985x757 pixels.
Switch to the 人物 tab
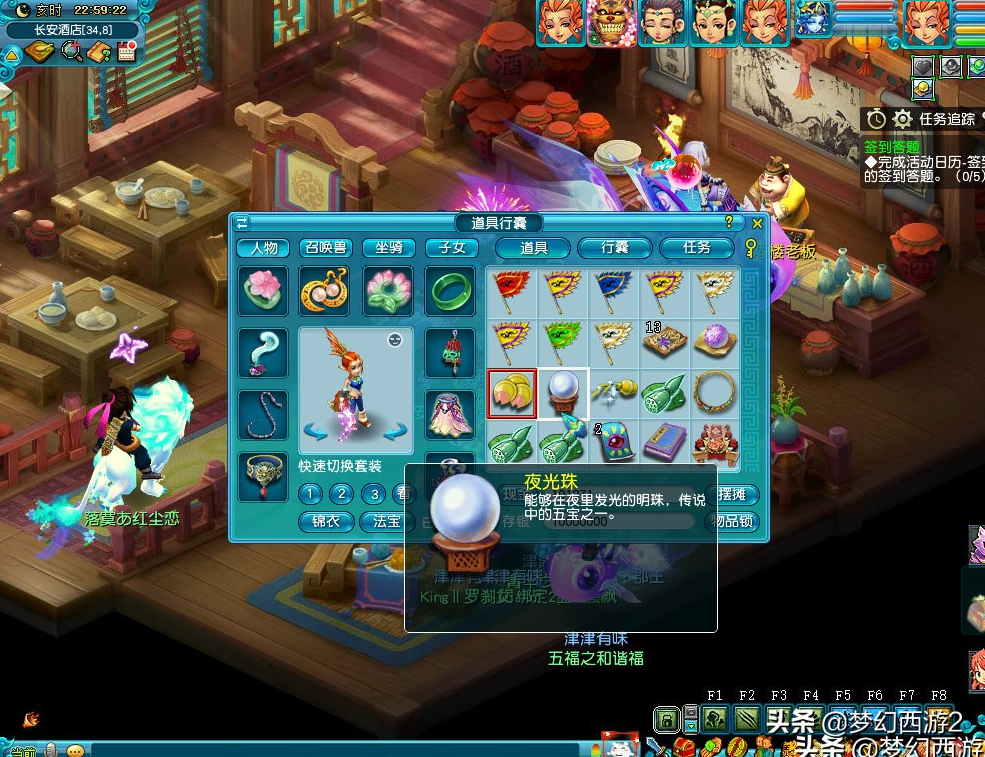point(264,248)
